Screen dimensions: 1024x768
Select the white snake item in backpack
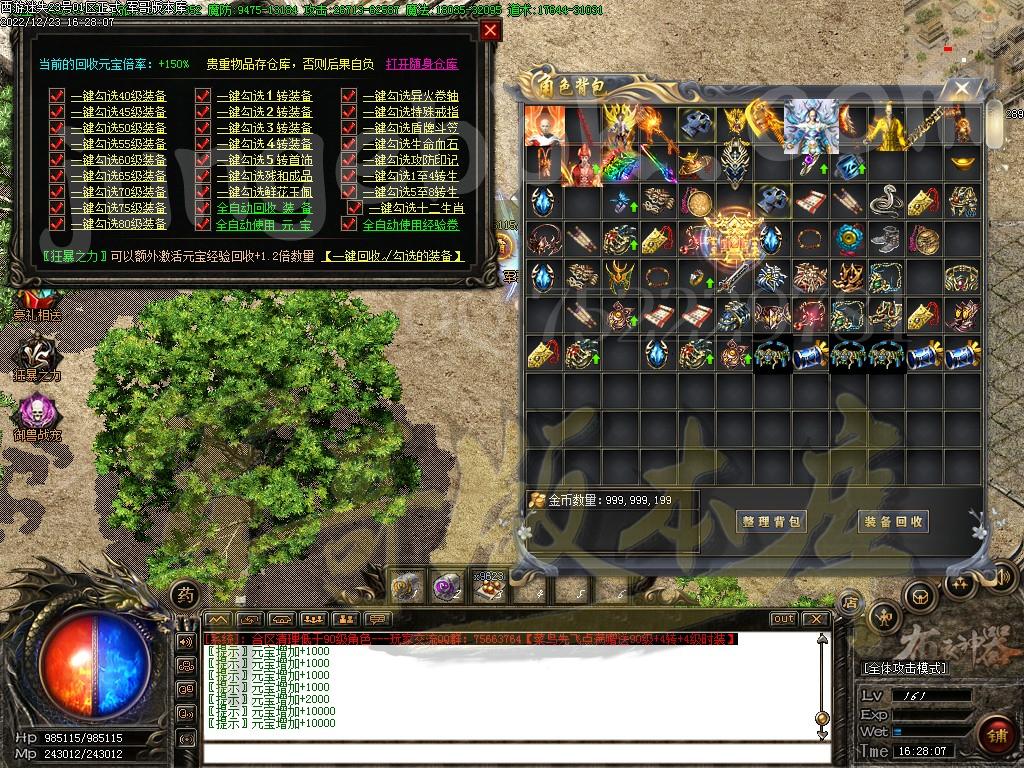click(886, 200)
